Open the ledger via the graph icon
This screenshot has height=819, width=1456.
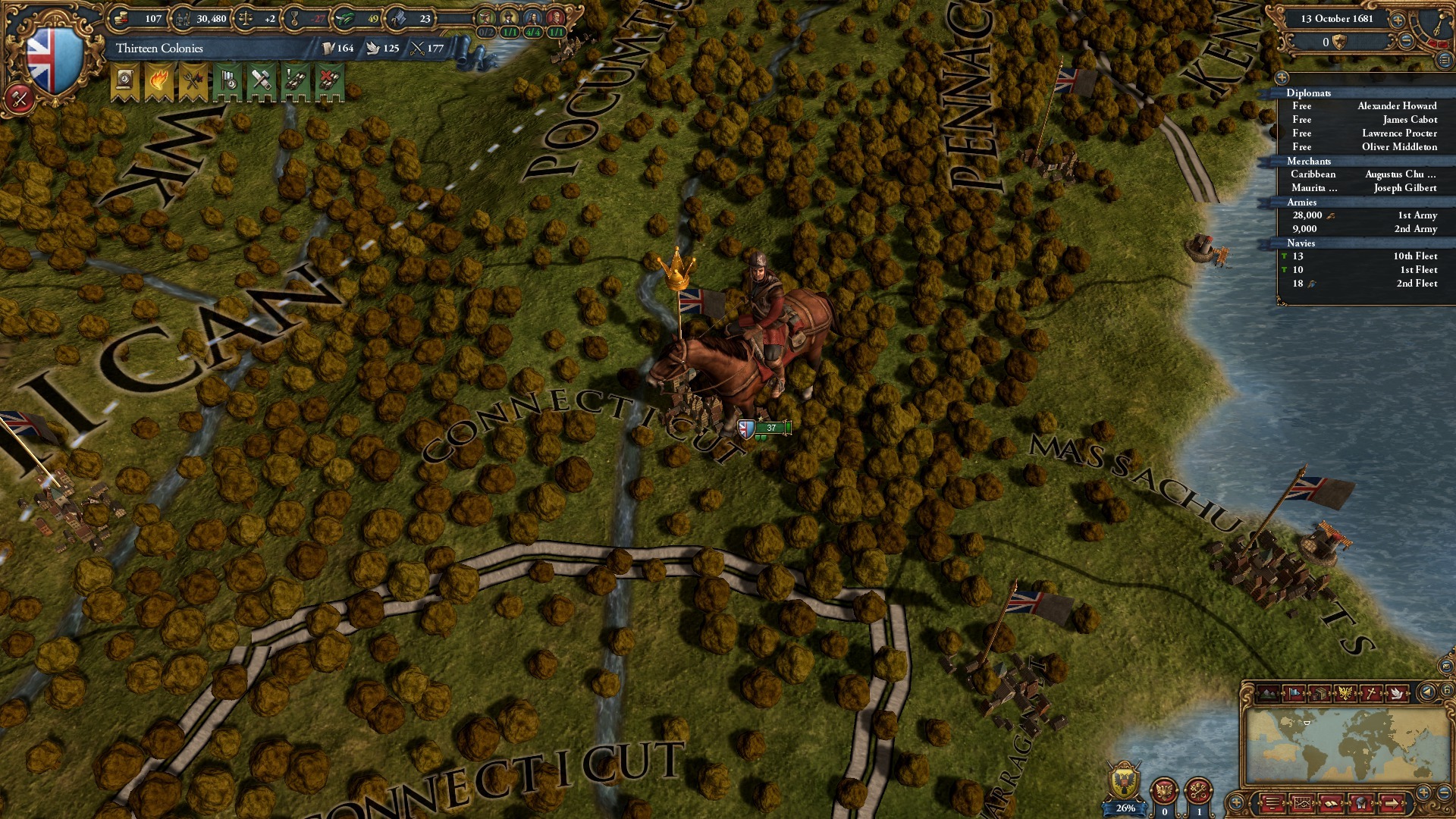(x=1301, y=803)
